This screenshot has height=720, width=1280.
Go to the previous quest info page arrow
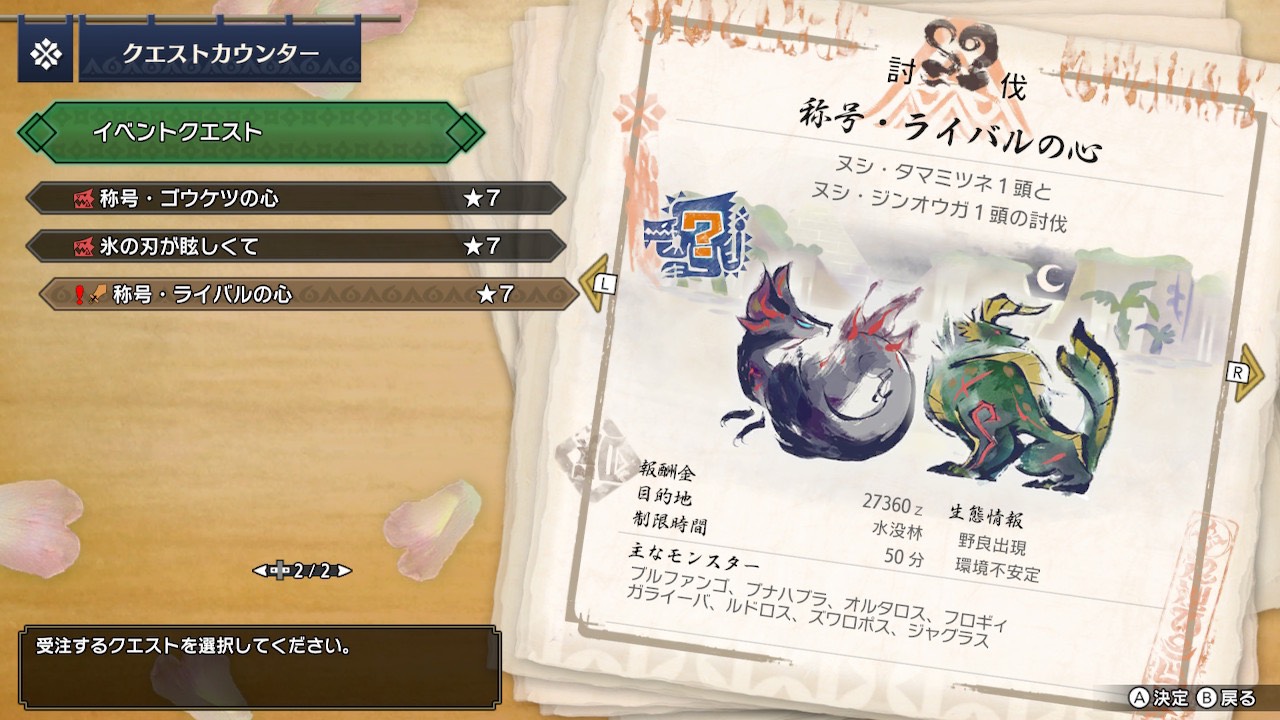coord(597,284)
